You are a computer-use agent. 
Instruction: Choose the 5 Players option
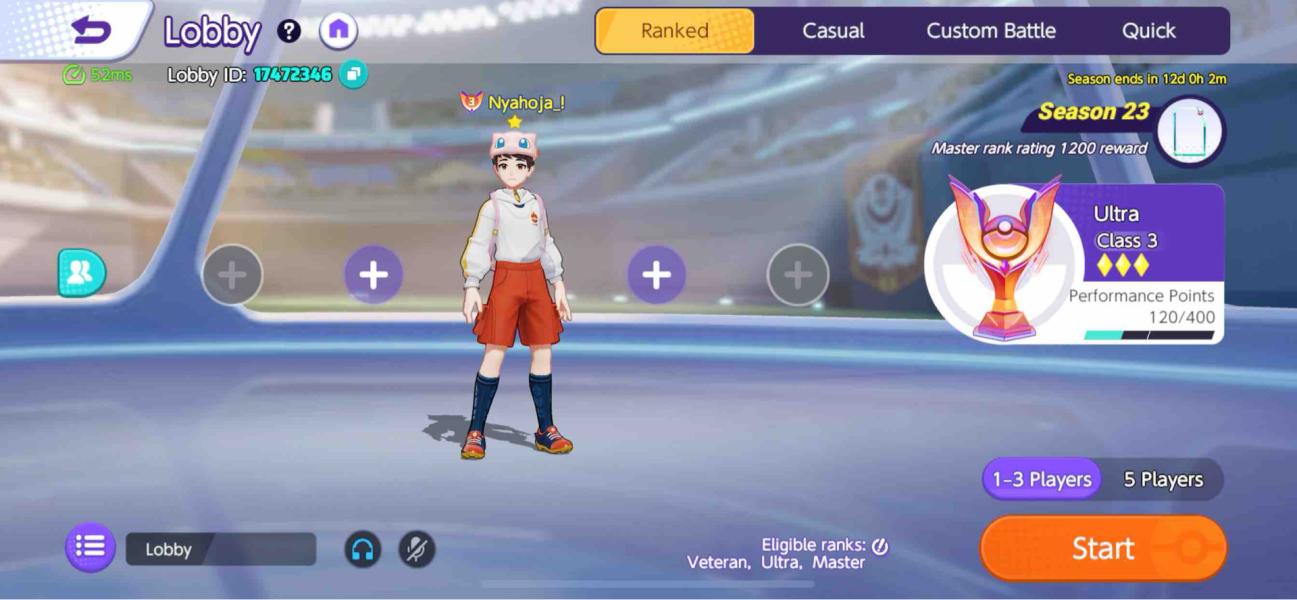1162,480
